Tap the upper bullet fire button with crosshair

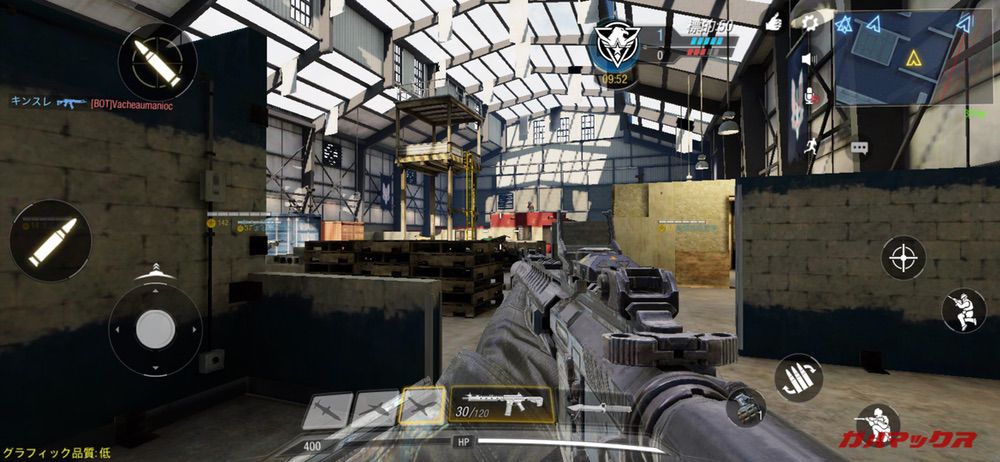[157, 60]
